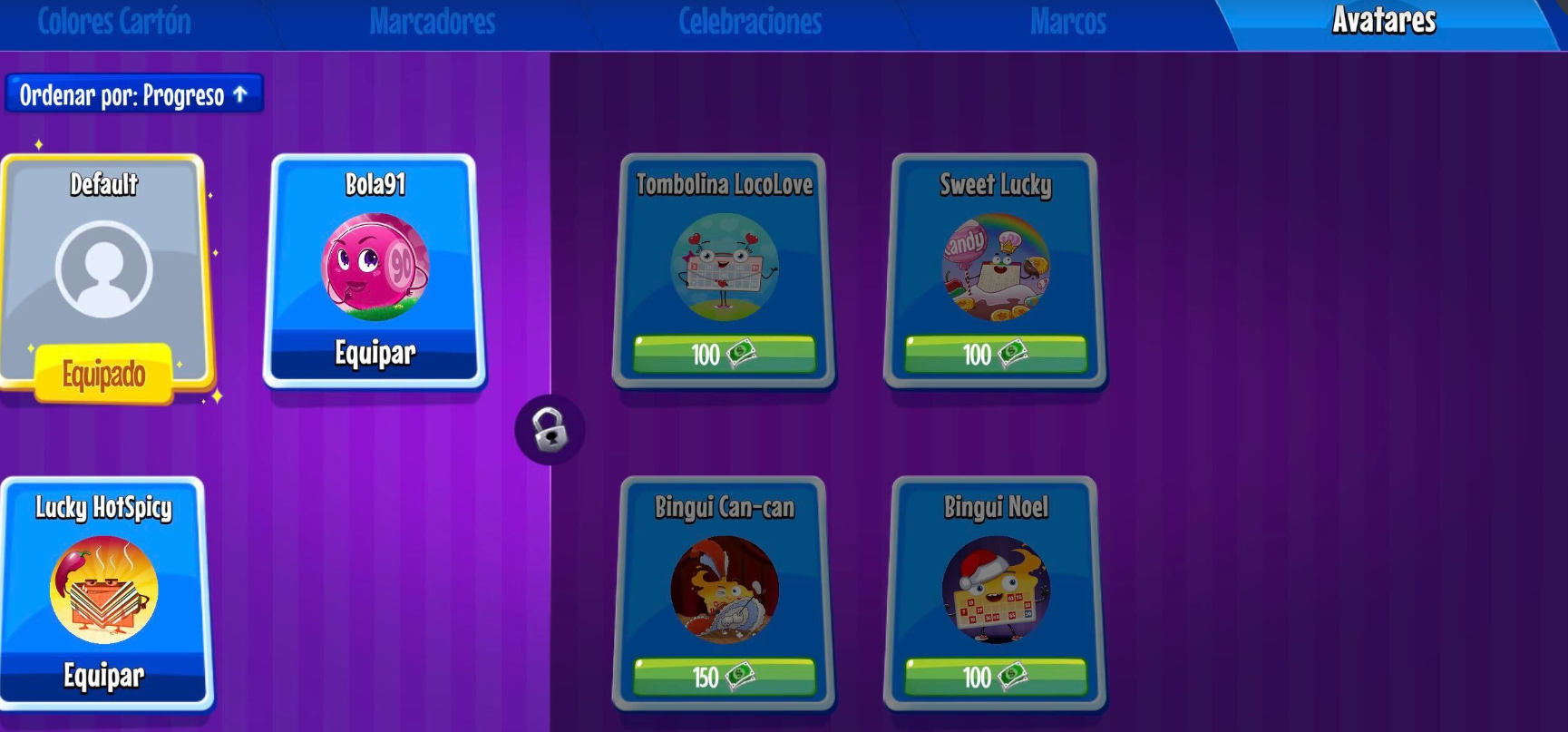Screen dimensions: 1568x732
Task: Choose the Bingui Noel Santa-hat portrait
Action: coord(995,590)
